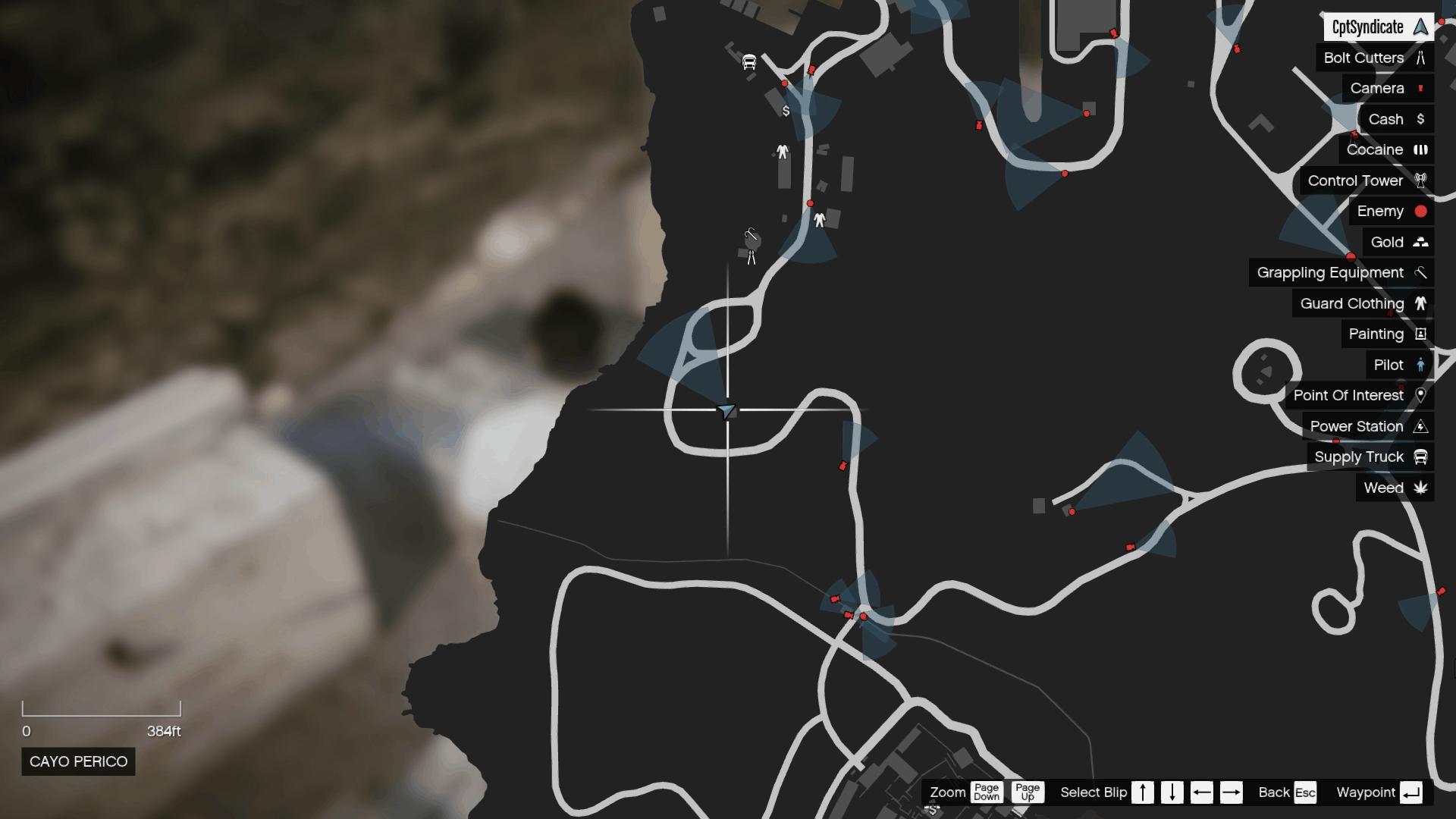Click the Control Tower antenna icon

pos(1422,180)
